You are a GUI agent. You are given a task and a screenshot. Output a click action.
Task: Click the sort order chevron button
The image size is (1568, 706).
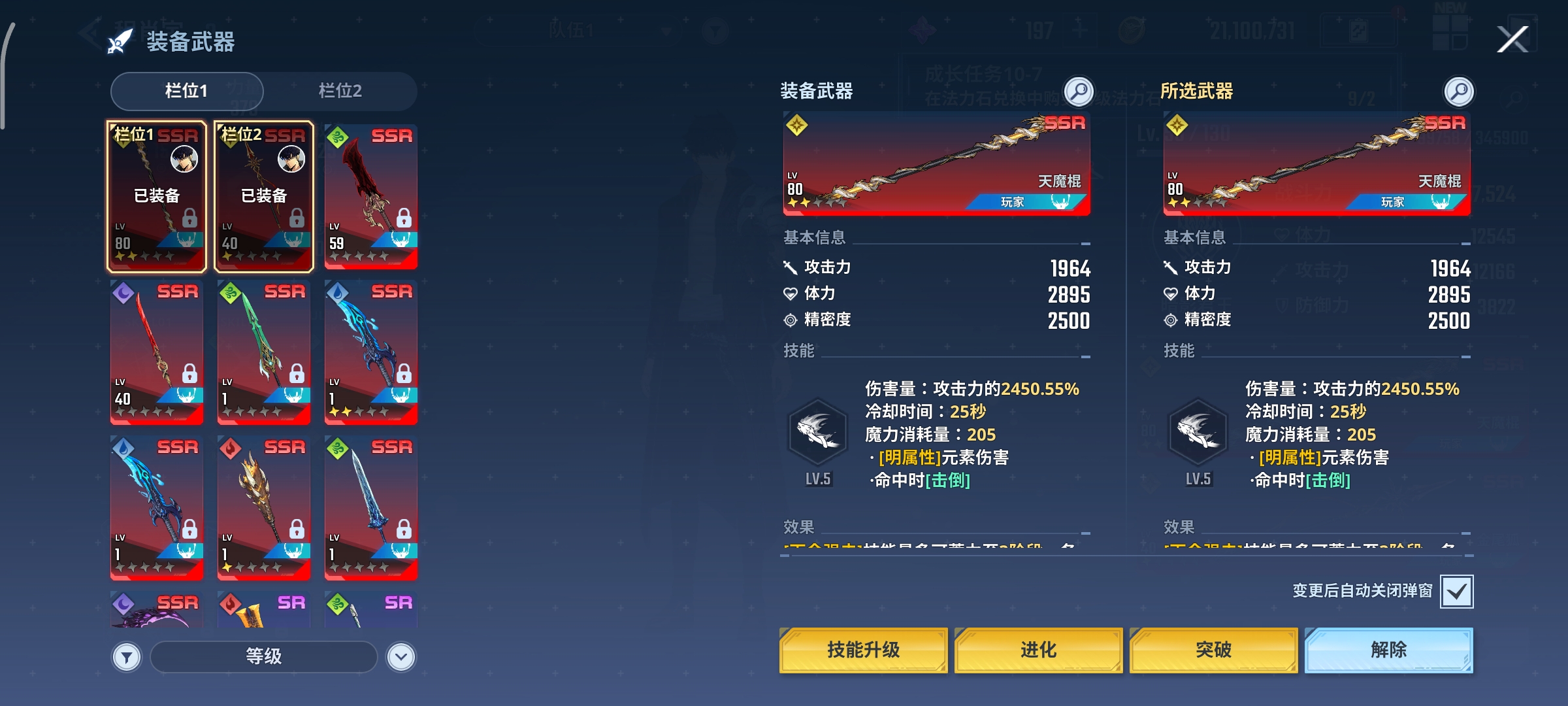[x=400, y=656]
